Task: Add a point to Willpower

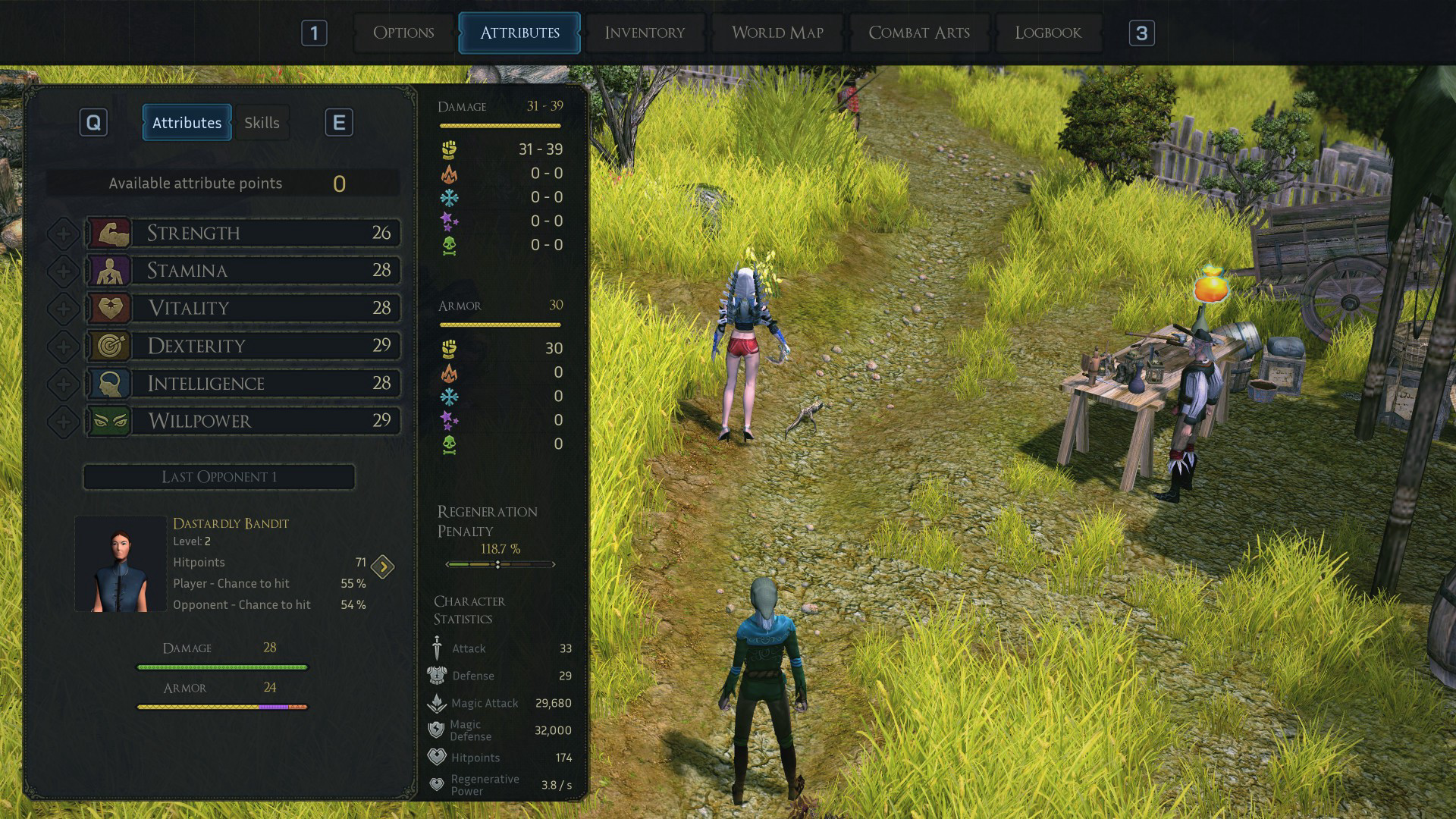Action: pos(64,422)
